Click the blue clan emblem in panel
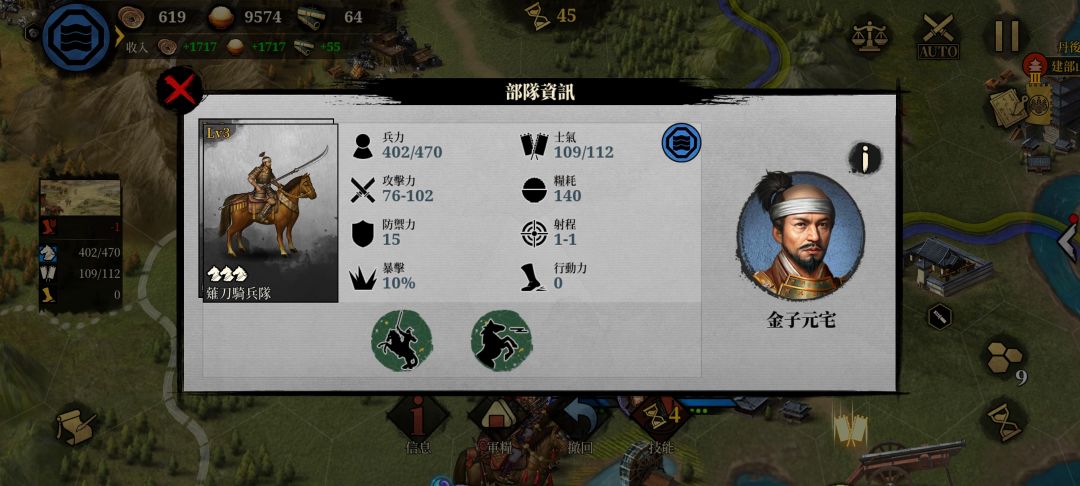The height and width of the screenshot is (486, 1080). pyautogui.click(x=681, y=143)
